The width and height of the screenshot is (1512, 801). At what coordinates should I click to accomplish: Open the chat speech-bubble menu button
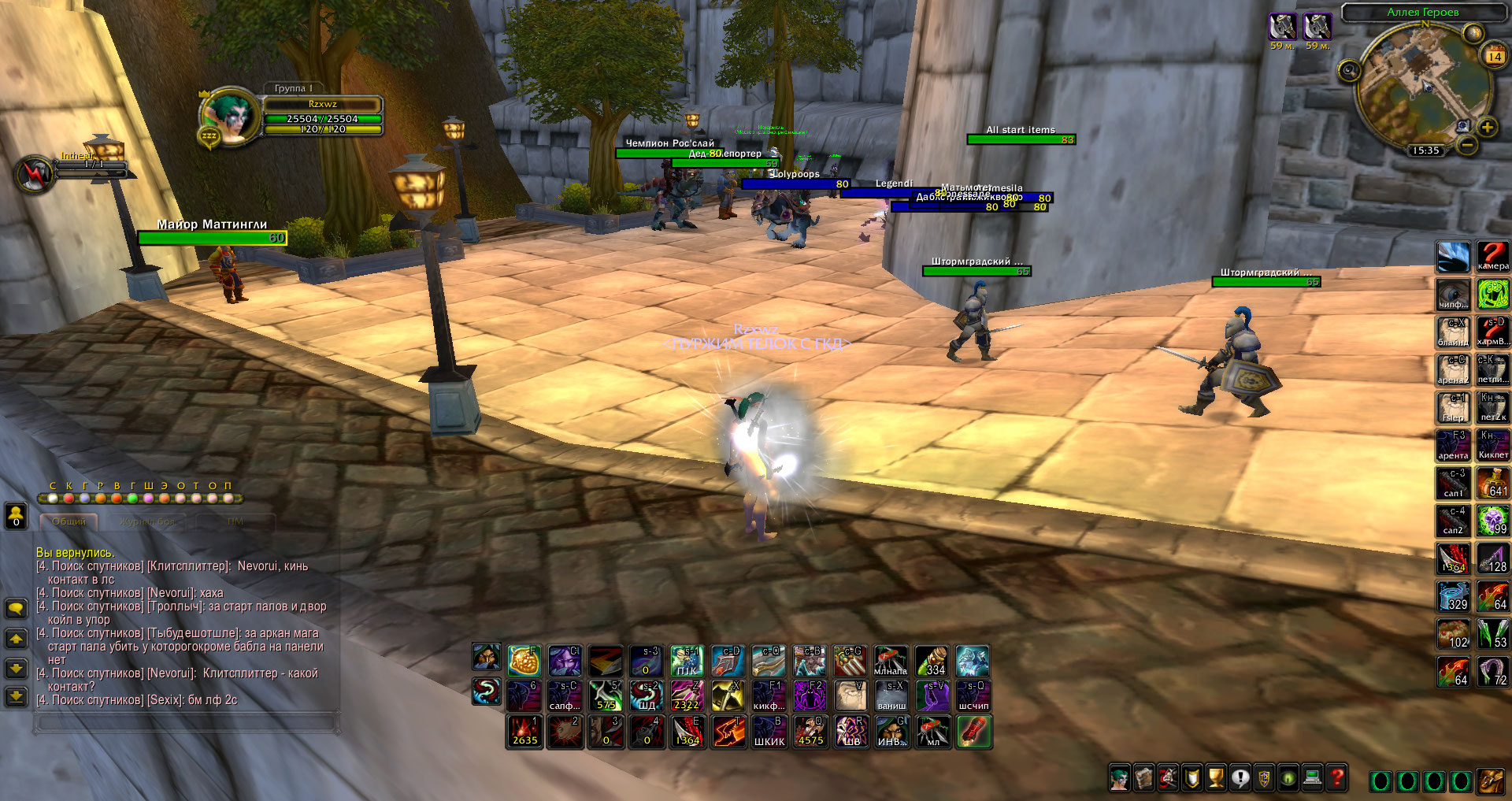(x=16, y=609)
